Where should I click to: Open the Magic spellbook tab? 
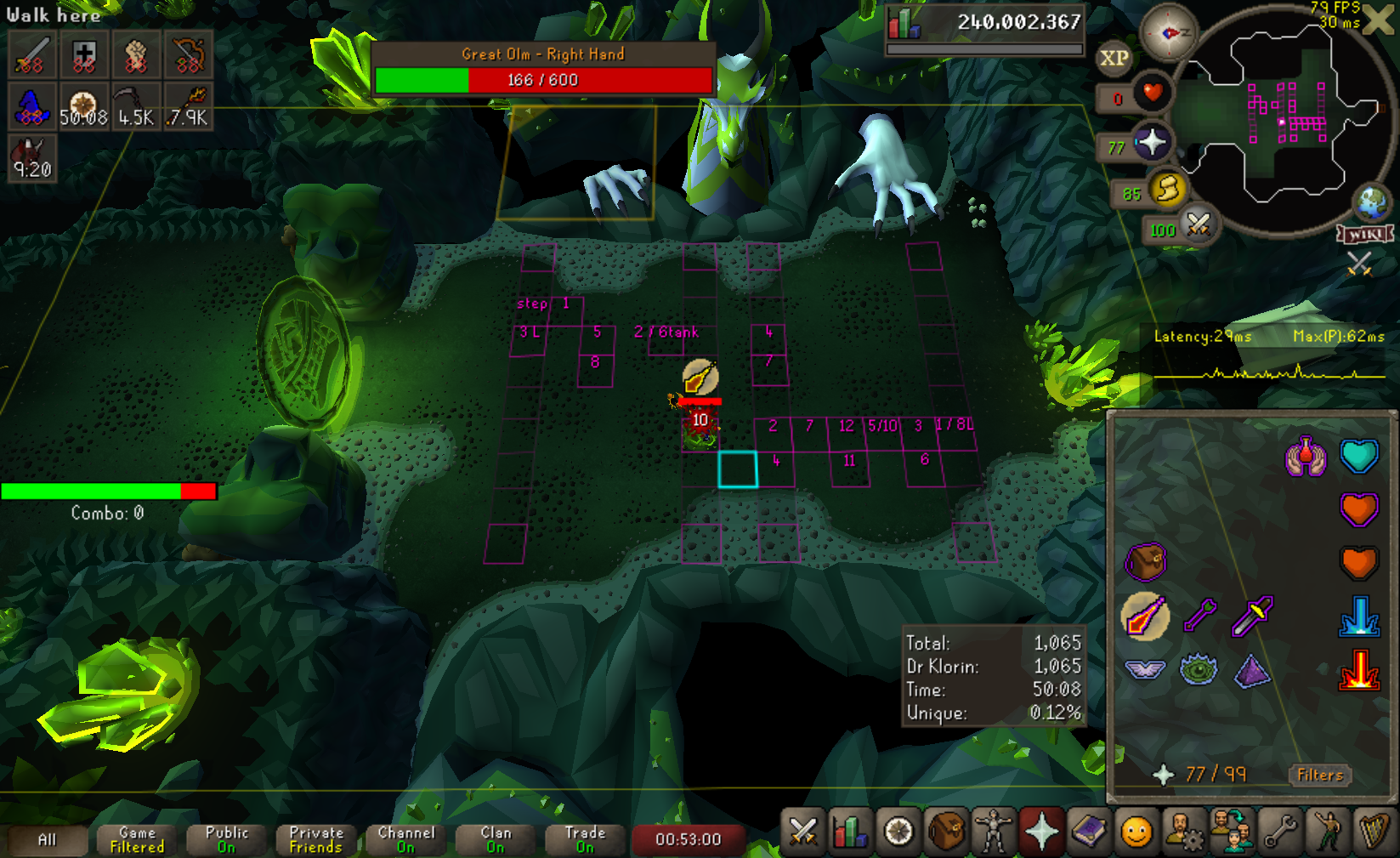tap(1089, 832)
